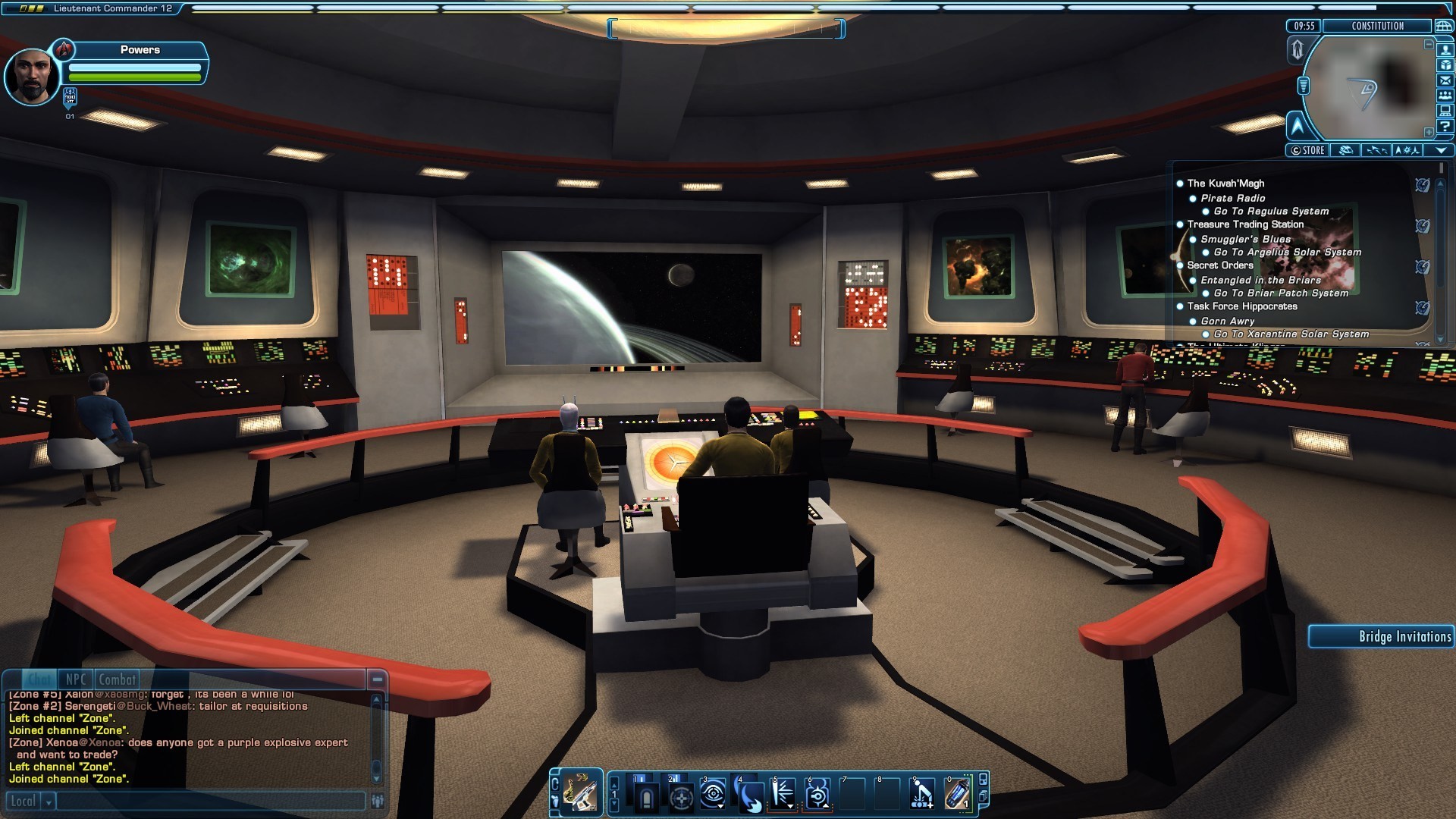Open the C-Store button

(1308, 150)
